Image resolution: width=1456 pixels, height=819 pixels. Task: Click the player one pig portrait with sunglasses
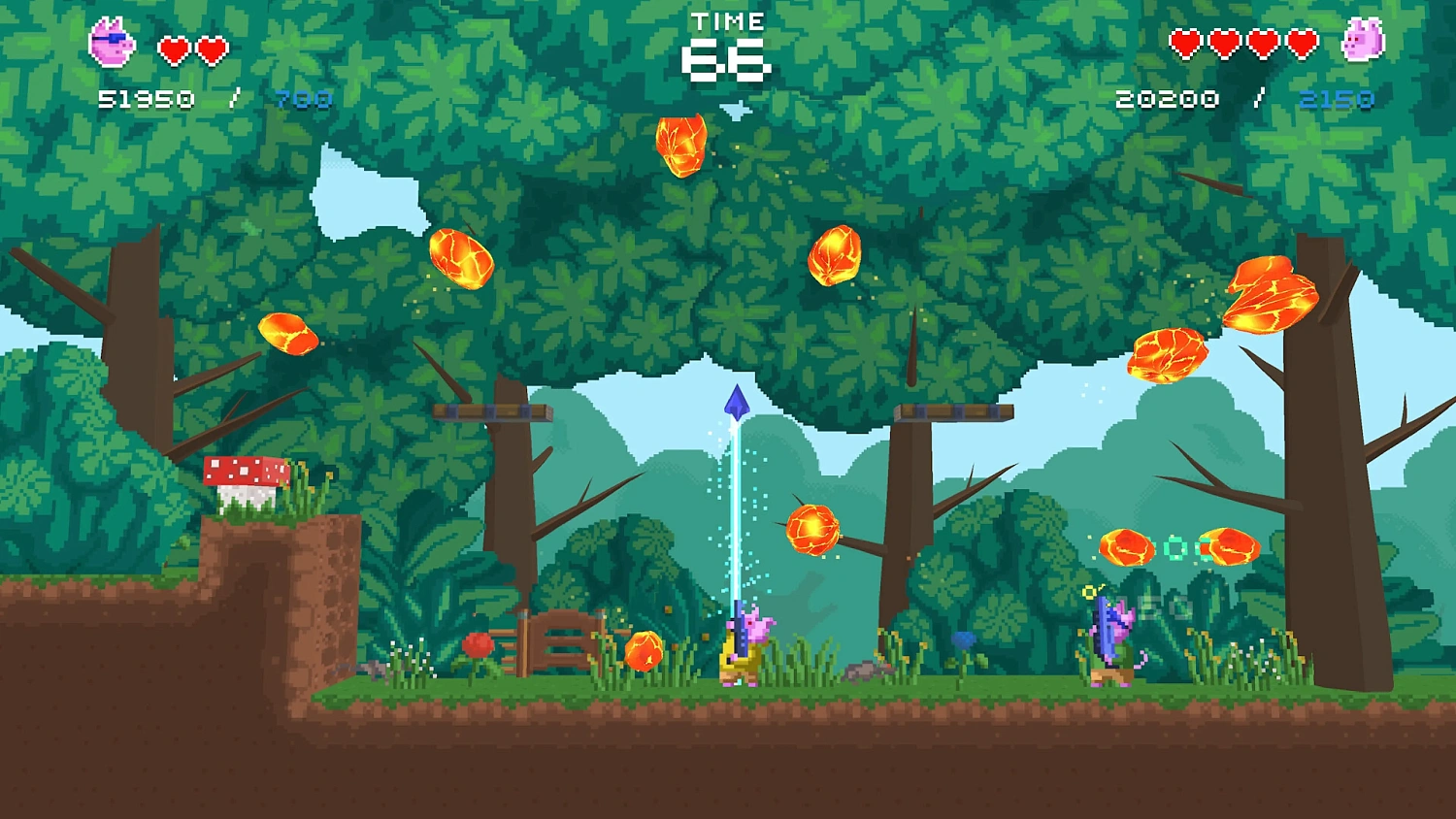[x=112, y=44]
